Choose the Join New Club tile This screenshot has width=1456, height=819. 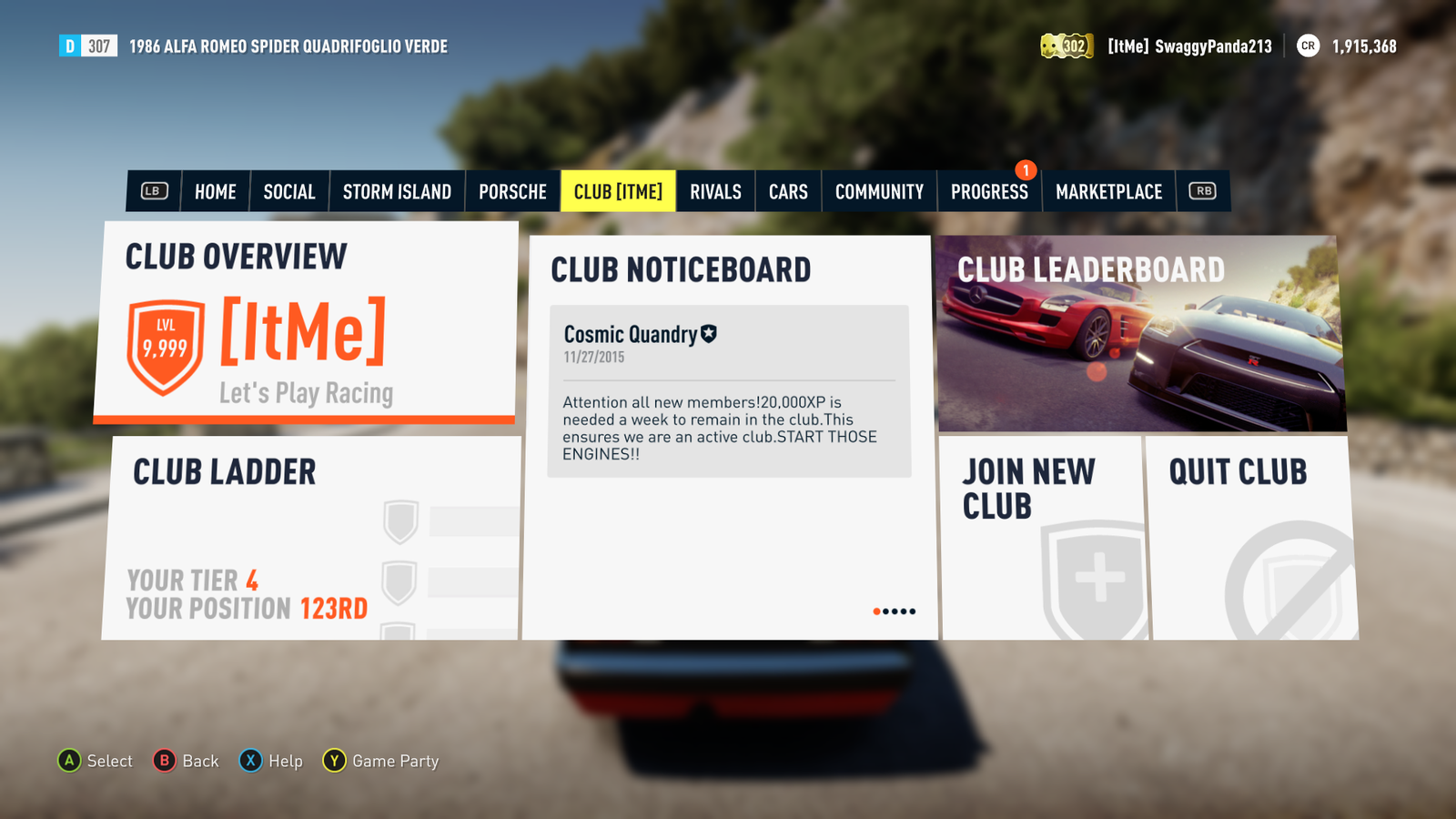coord(1043,538)
